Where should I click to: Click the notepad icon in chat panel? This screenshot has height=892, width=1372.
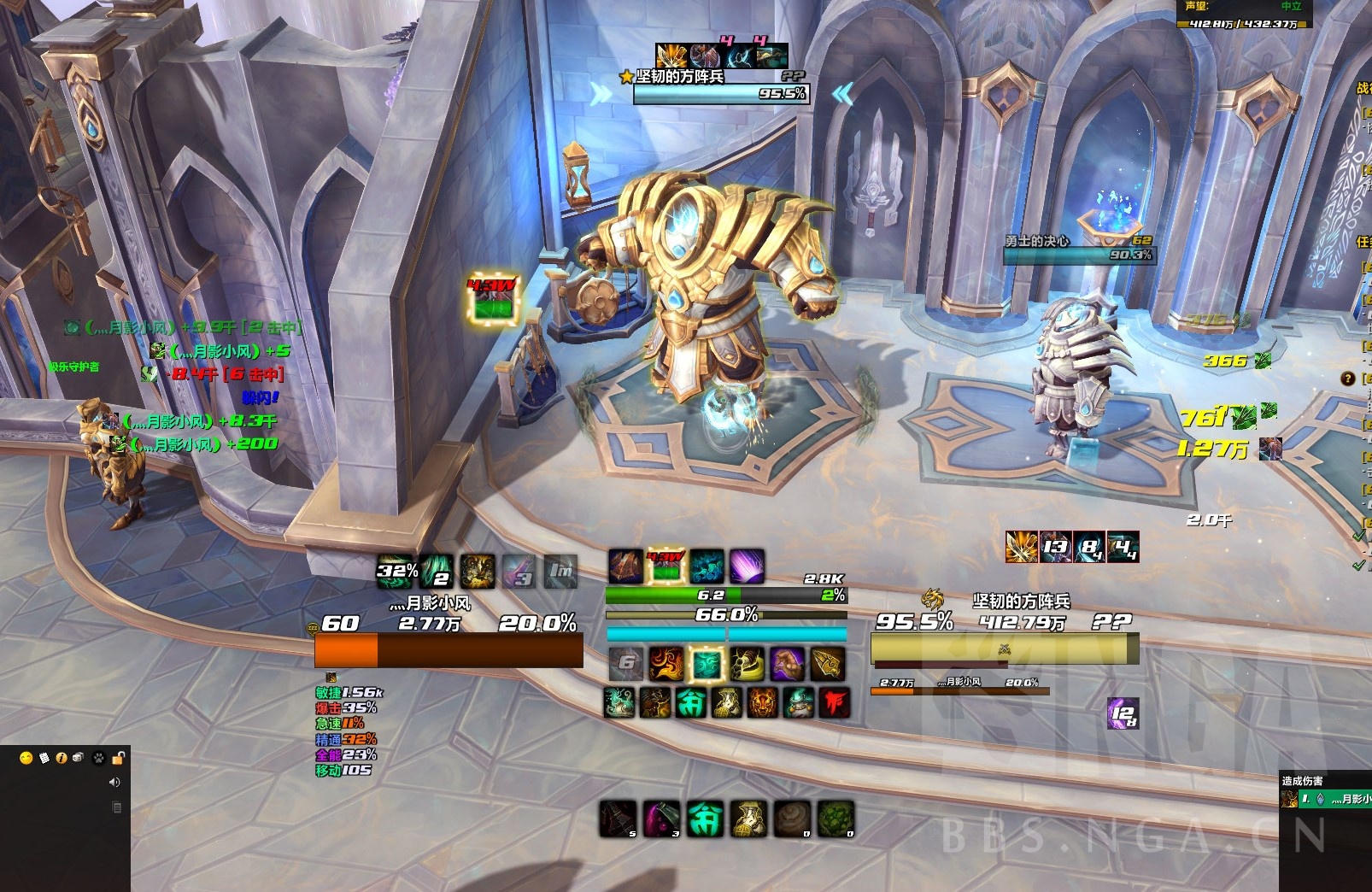[44, 758]
